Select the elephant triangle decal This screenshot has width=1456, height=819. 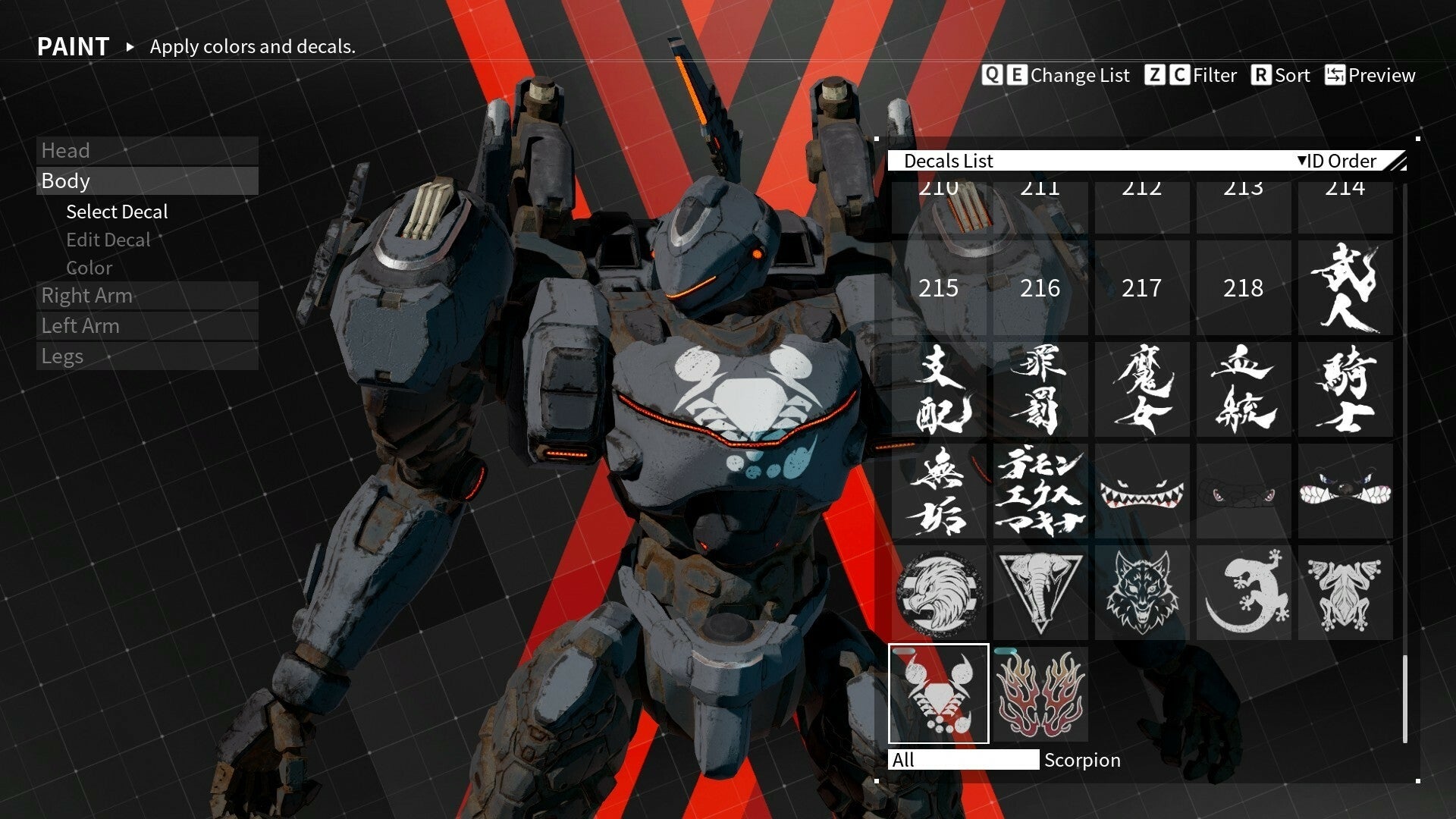pos(1040,593)
